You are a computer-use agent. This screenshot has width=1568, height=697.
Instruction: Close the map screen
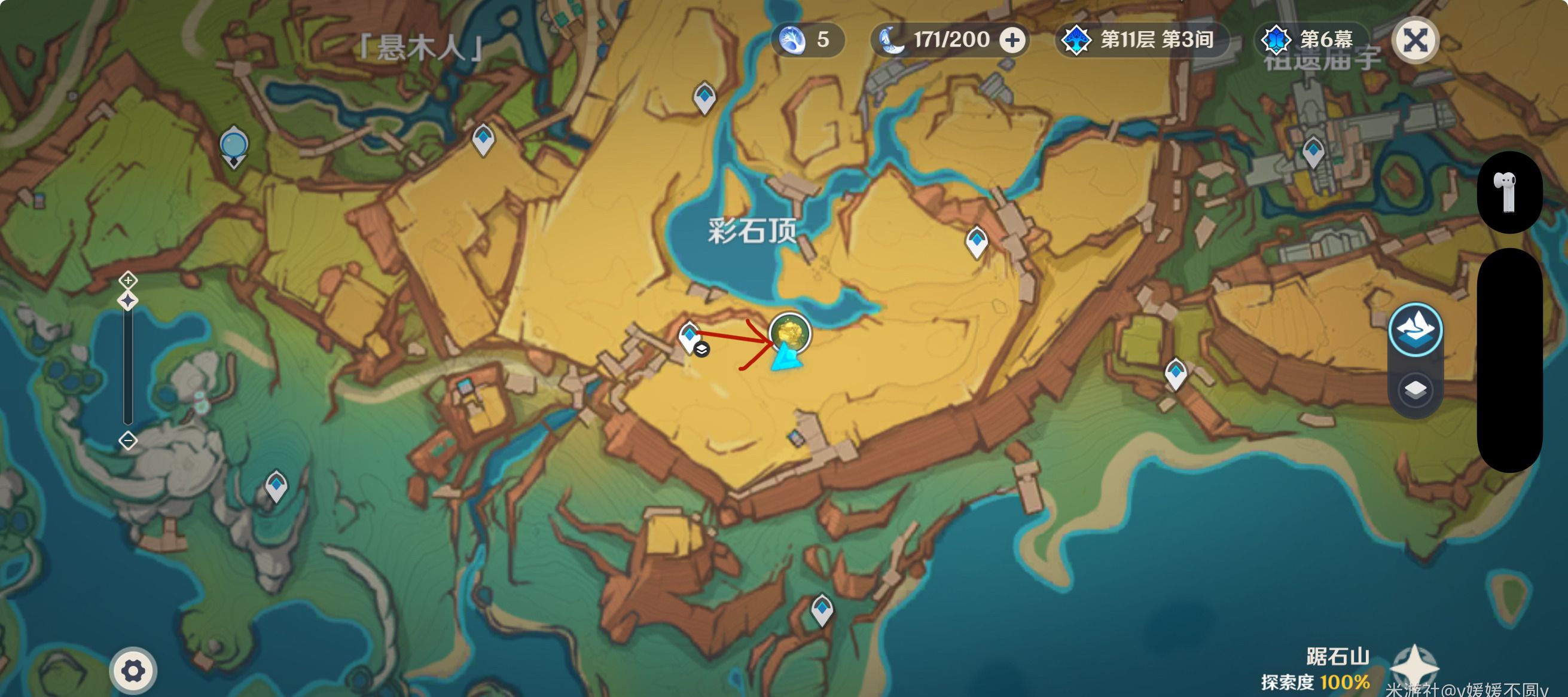point(1416,41)
